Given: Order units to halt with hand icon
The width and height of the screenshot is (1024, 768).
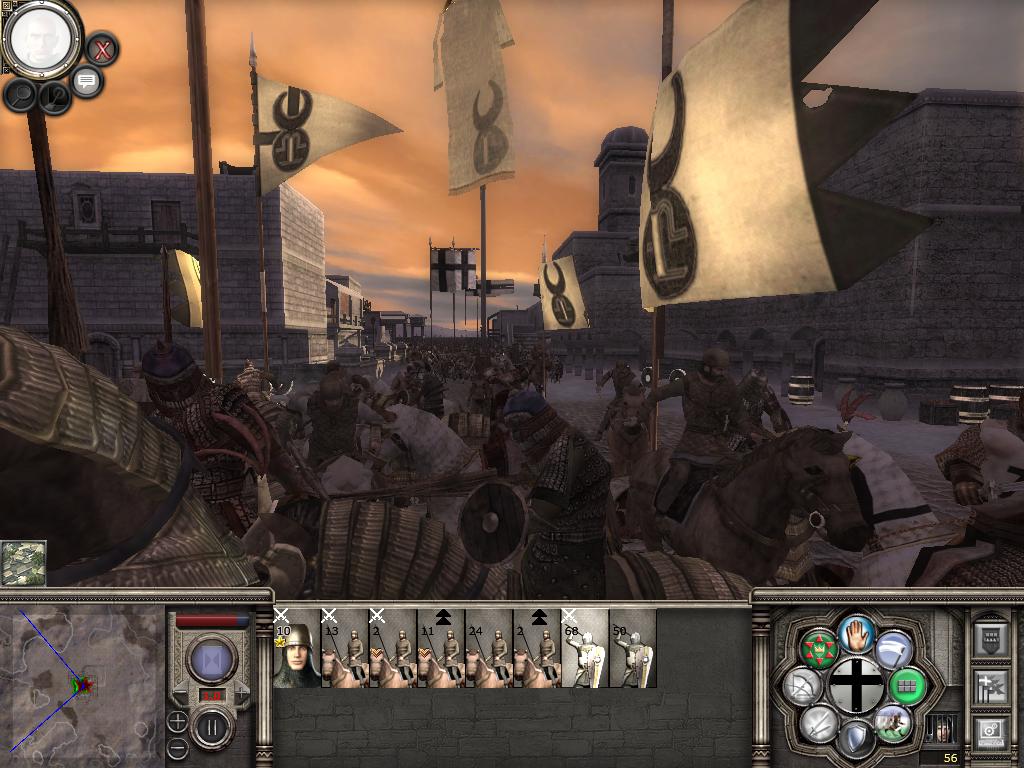Looking at the screenshot, I should tap(856, 632).
